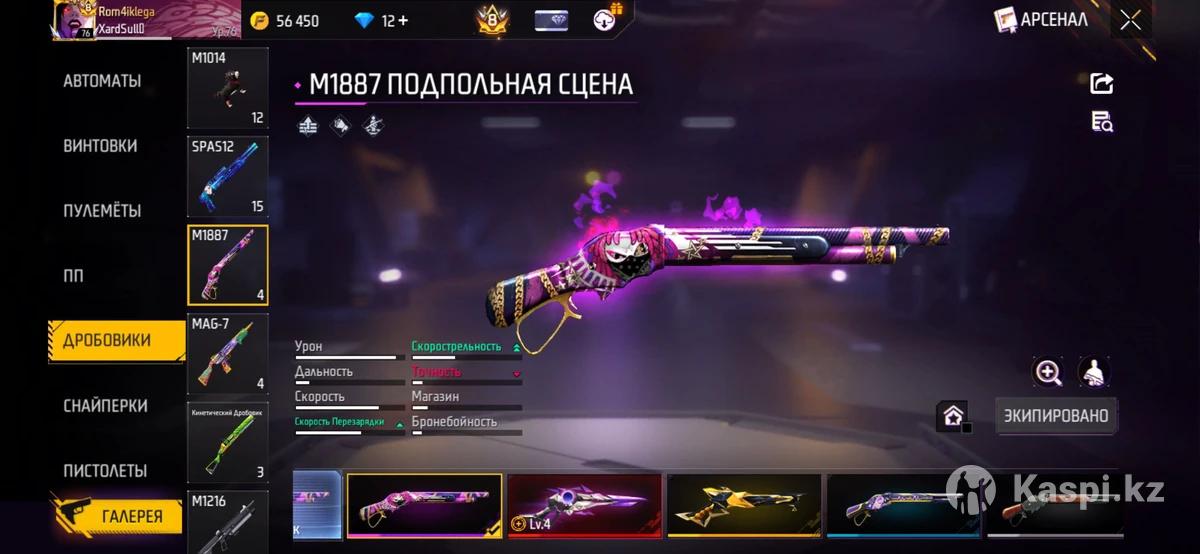Select the MAG-7 shotgun entry
1200x554 pixels.
228,353
